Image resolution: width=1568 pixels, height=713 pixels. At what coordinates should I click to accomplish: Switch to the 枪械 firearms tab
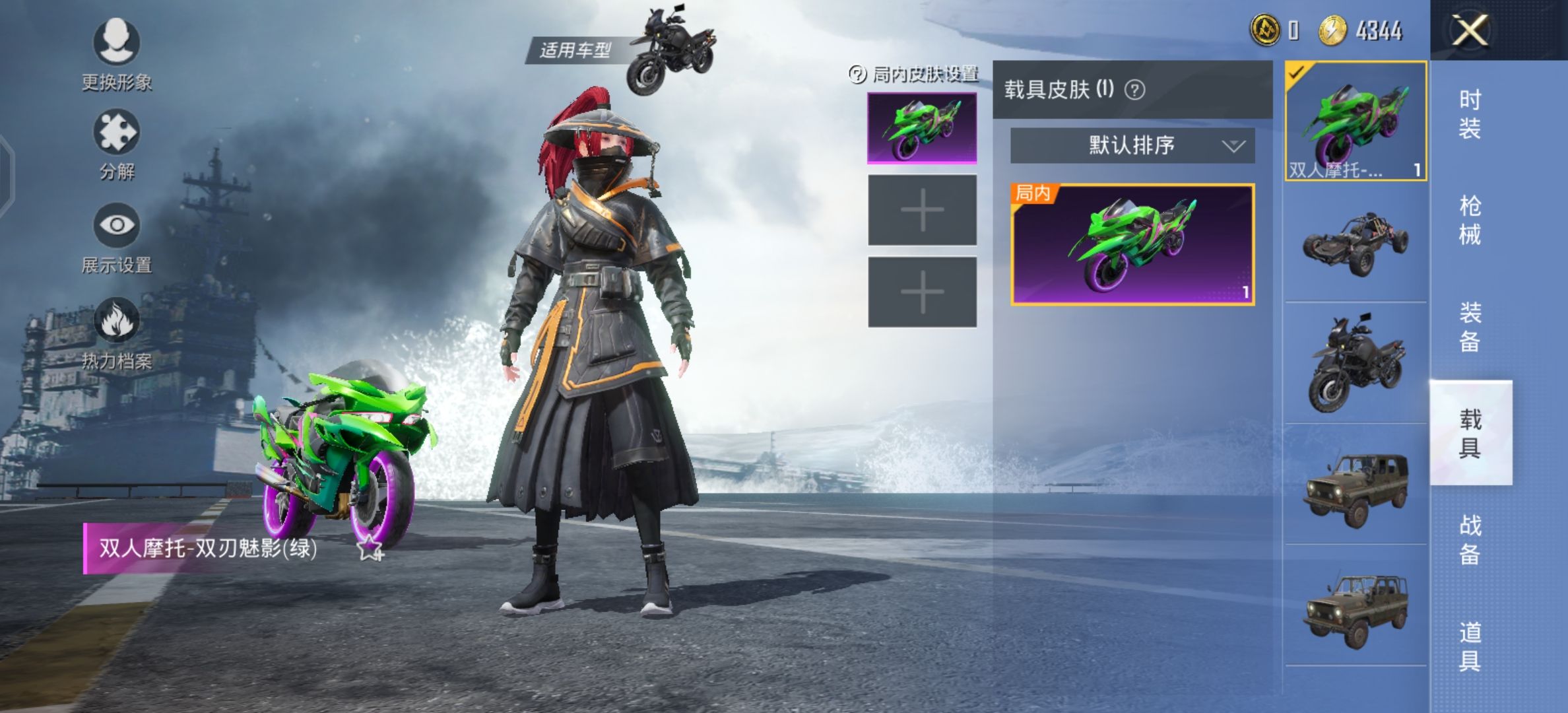(x=1470, y=220)
